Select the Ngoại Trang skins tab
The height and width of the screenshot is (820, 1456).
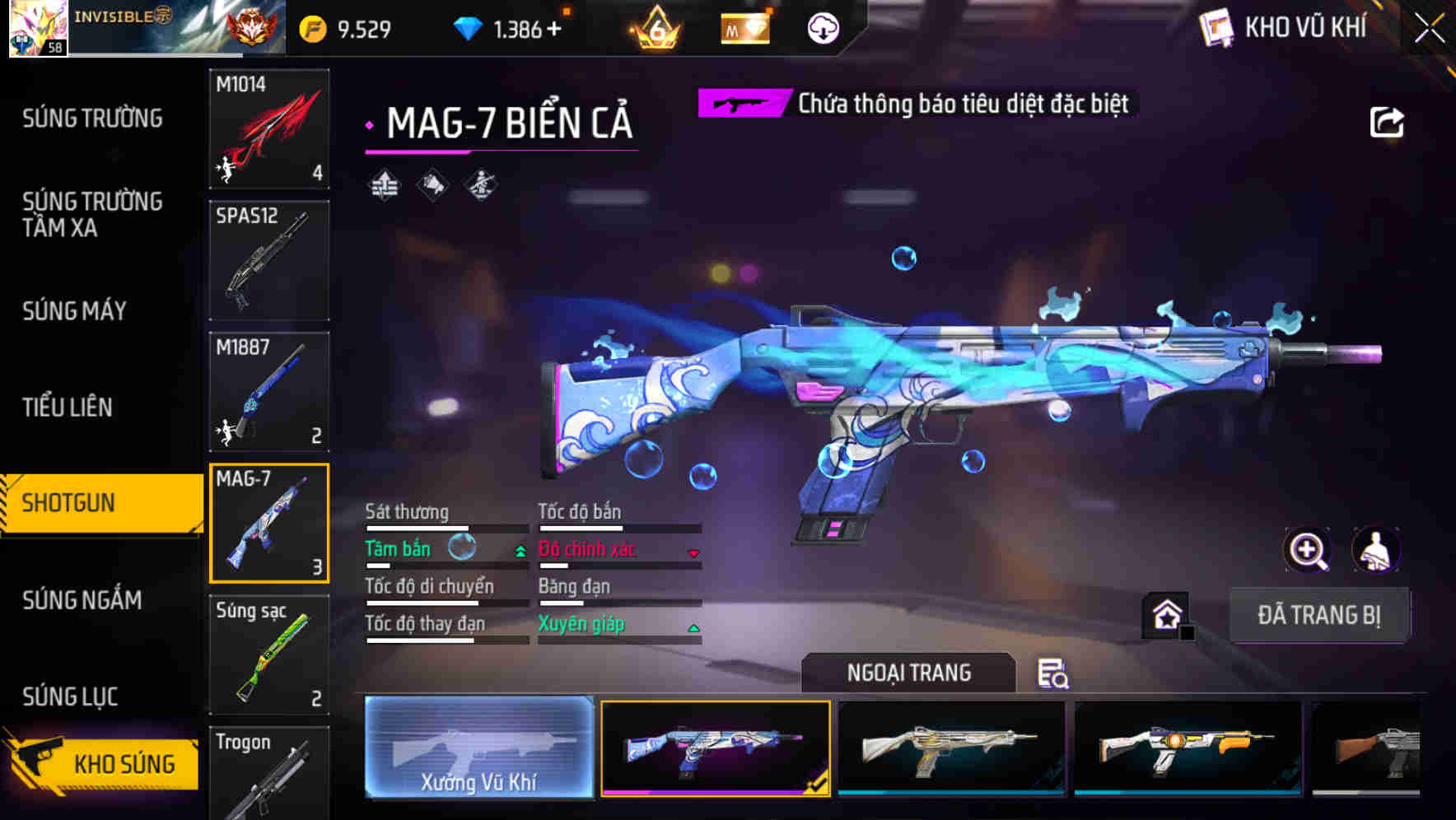coord(908,673)
